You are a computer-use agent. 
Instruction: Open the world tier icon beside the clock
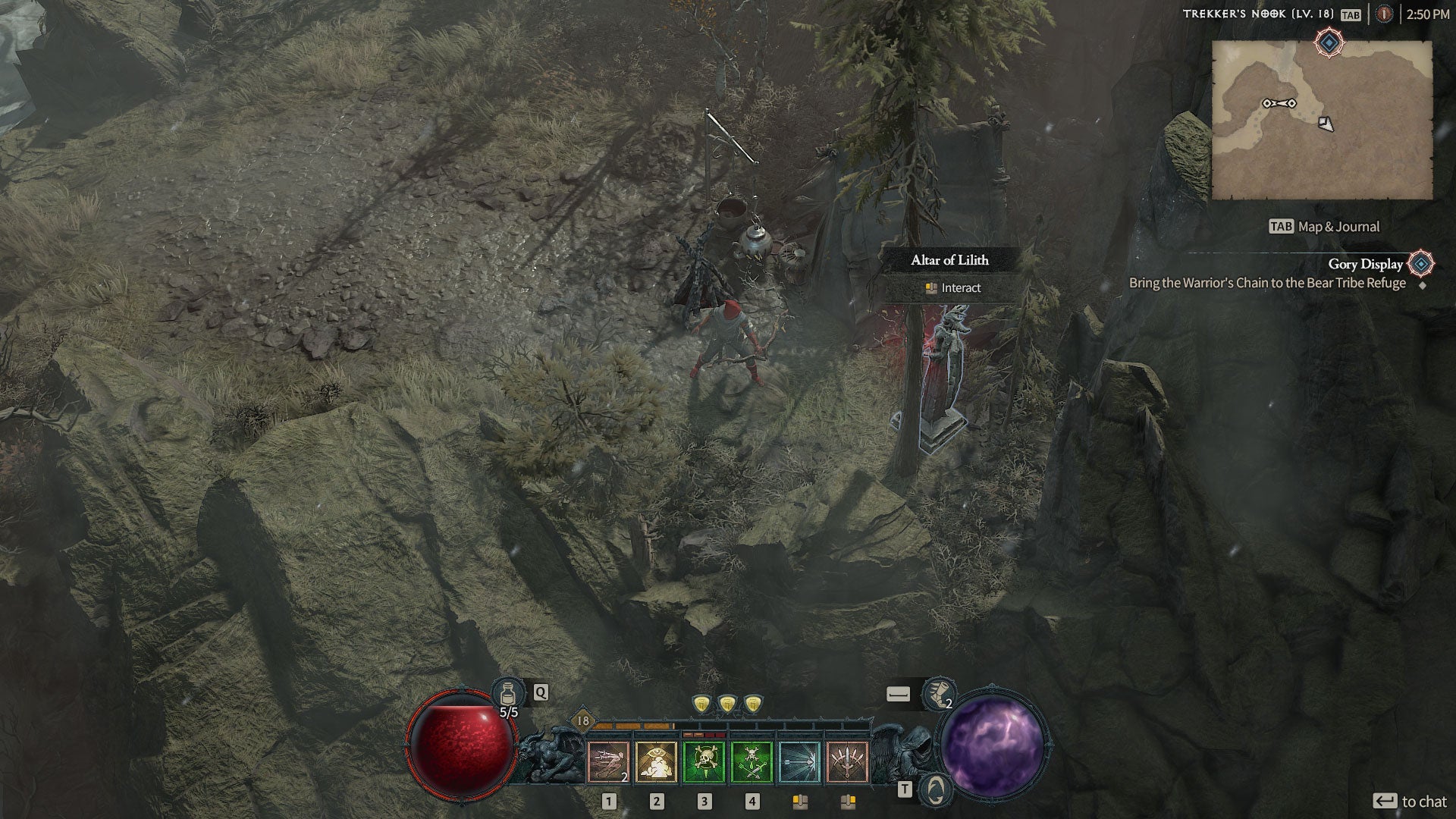pos(1385,14)
